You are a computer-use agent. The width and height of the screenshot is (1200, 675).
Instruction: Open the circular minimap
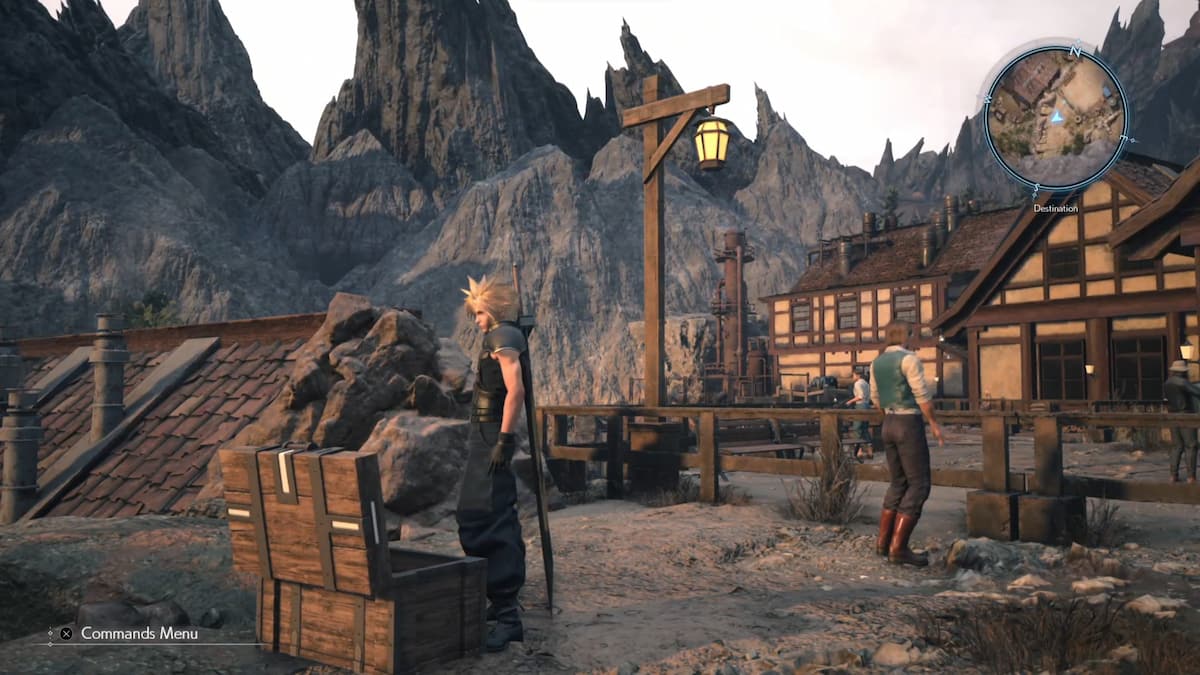[x=1056, y=118]
